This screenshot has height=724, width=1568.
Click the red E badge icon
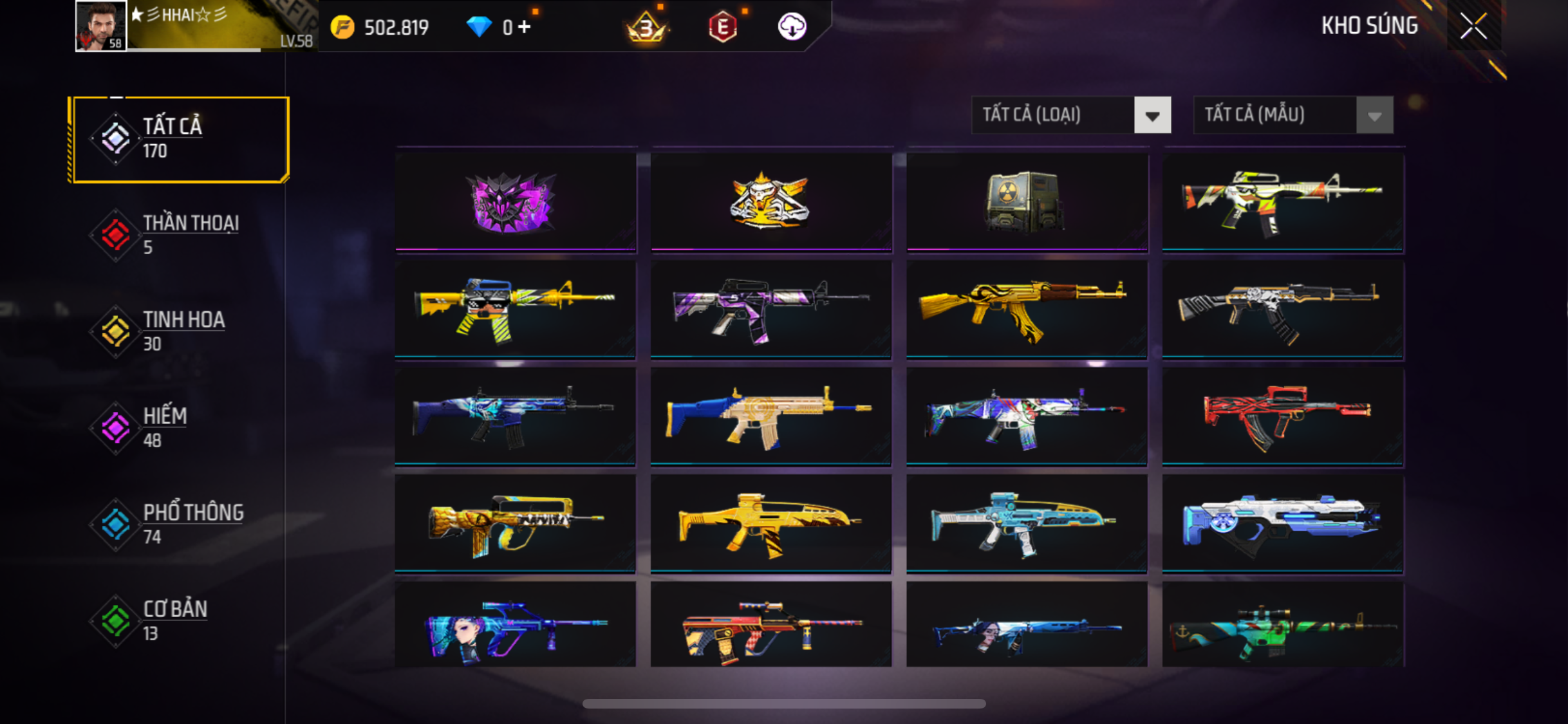(x=722, y=27)
